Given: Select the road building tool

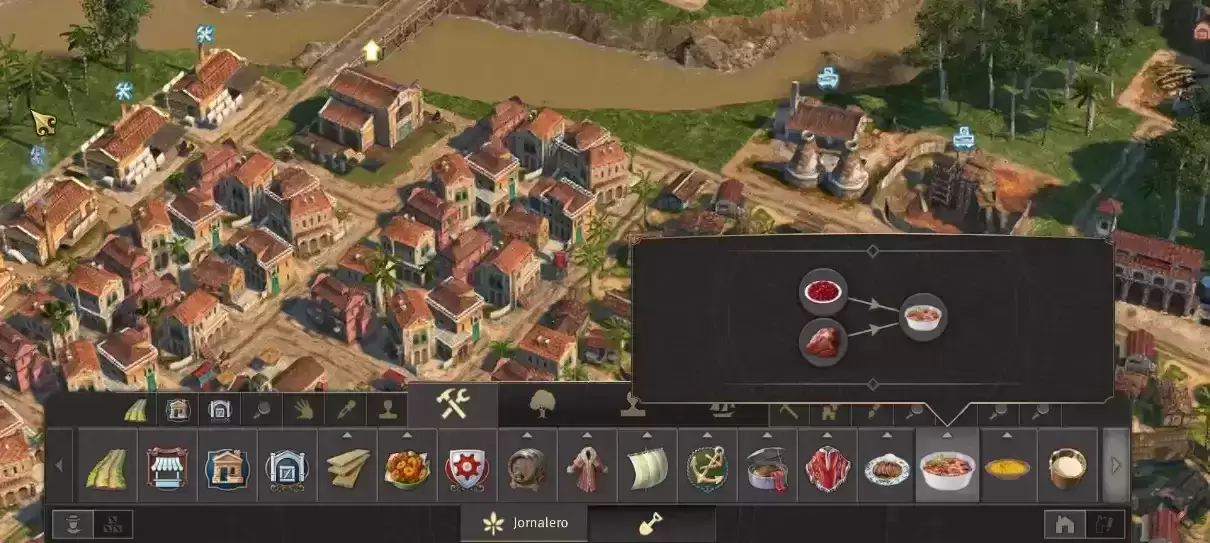Looking at the screenshot, I should [x=107, y=467].
